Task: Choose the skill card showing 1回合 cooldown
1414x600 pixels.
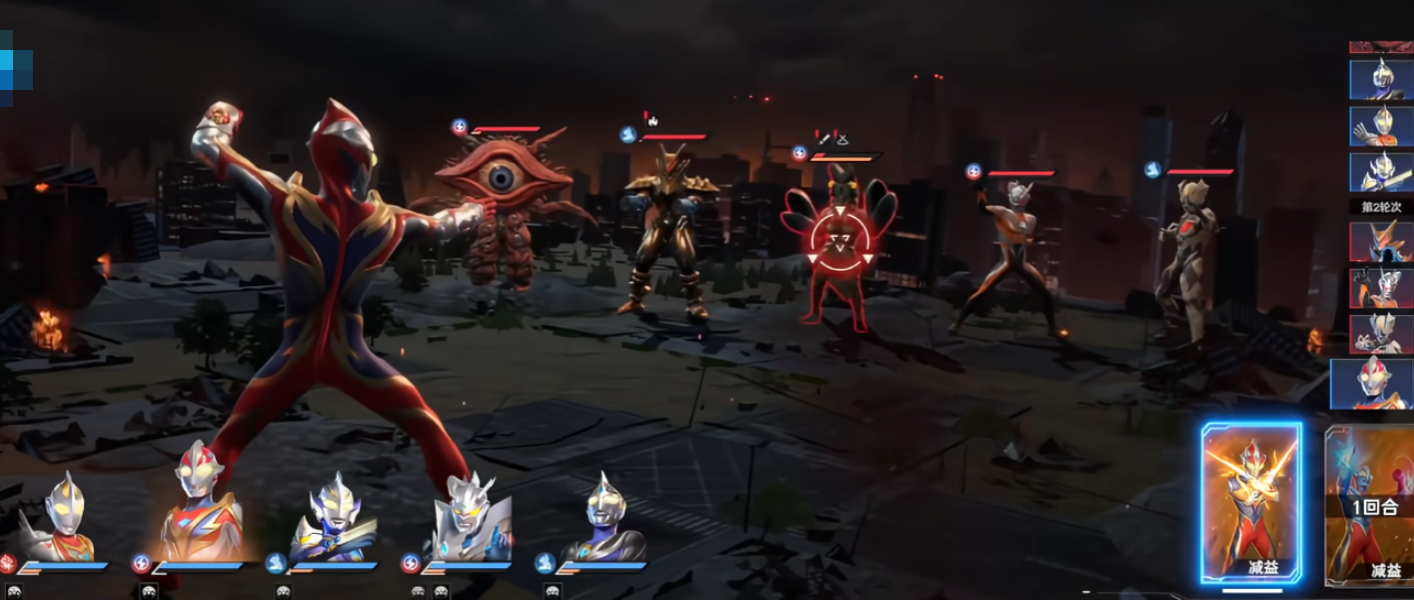Action: pyautogui.click(x=1371, y=504)
